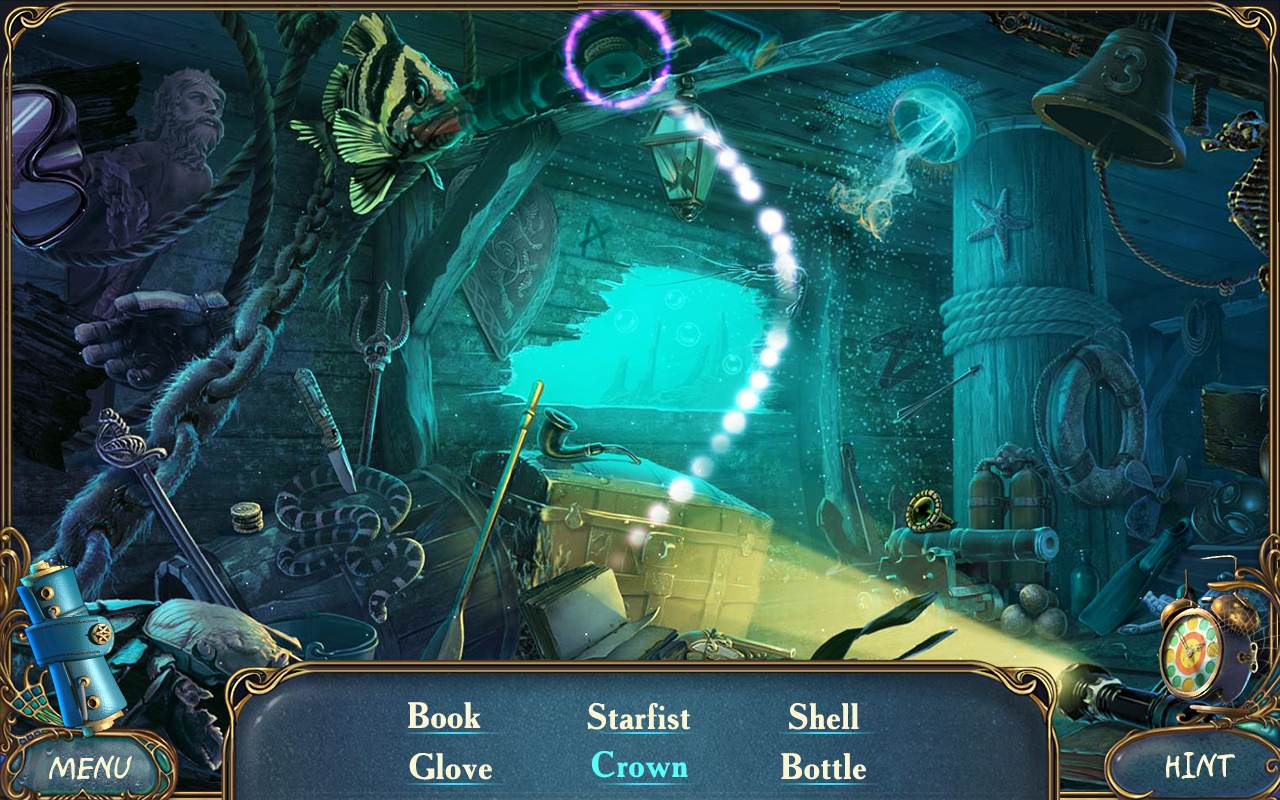Viewport: 1280px width, 800px height.
Task: Select the highlighted Crown list entry
Action: tap(639, 766)
